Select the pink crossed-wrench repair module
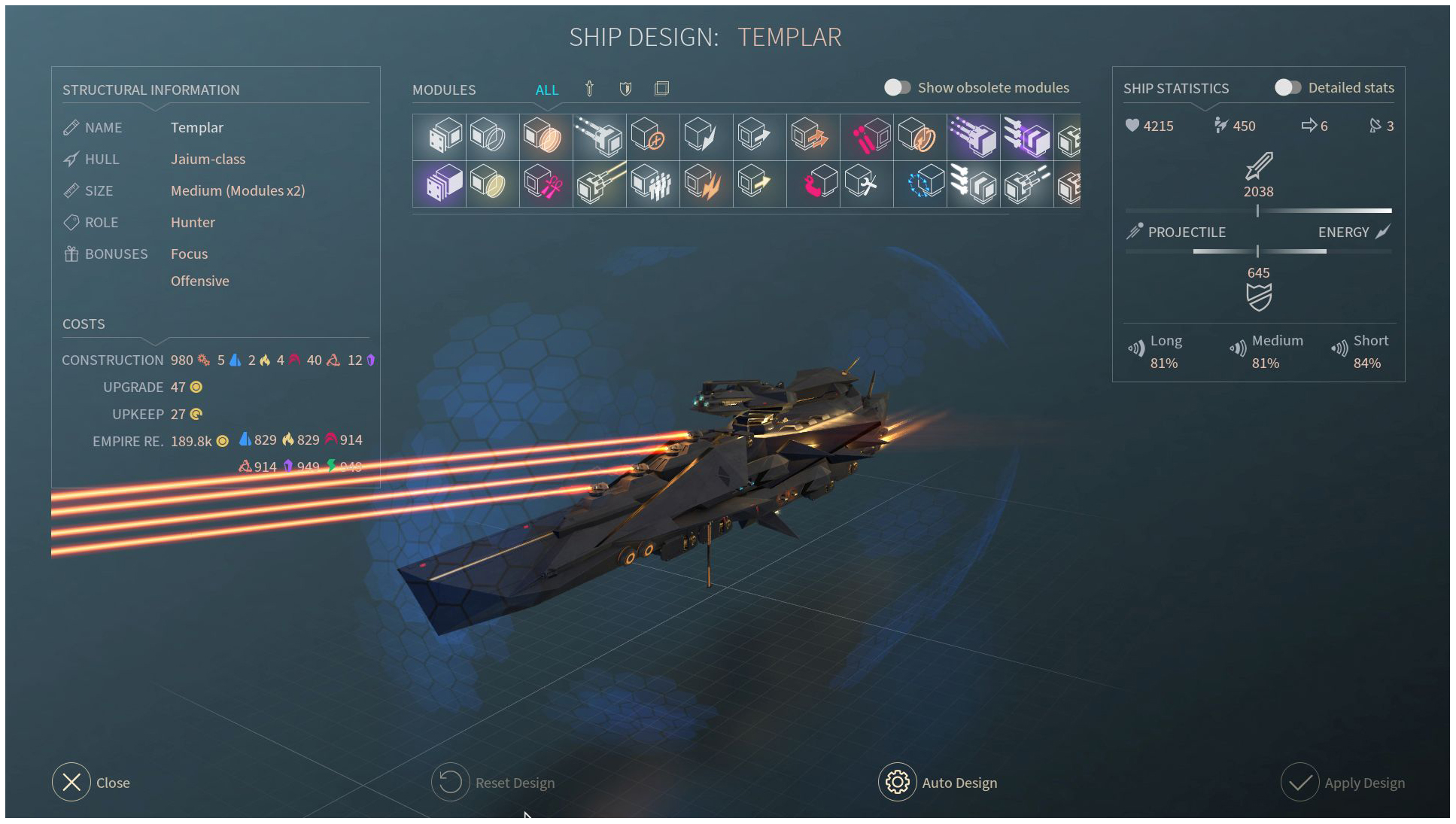Image resolution: width=1456 pixels, height=824 pixels. 545,184
